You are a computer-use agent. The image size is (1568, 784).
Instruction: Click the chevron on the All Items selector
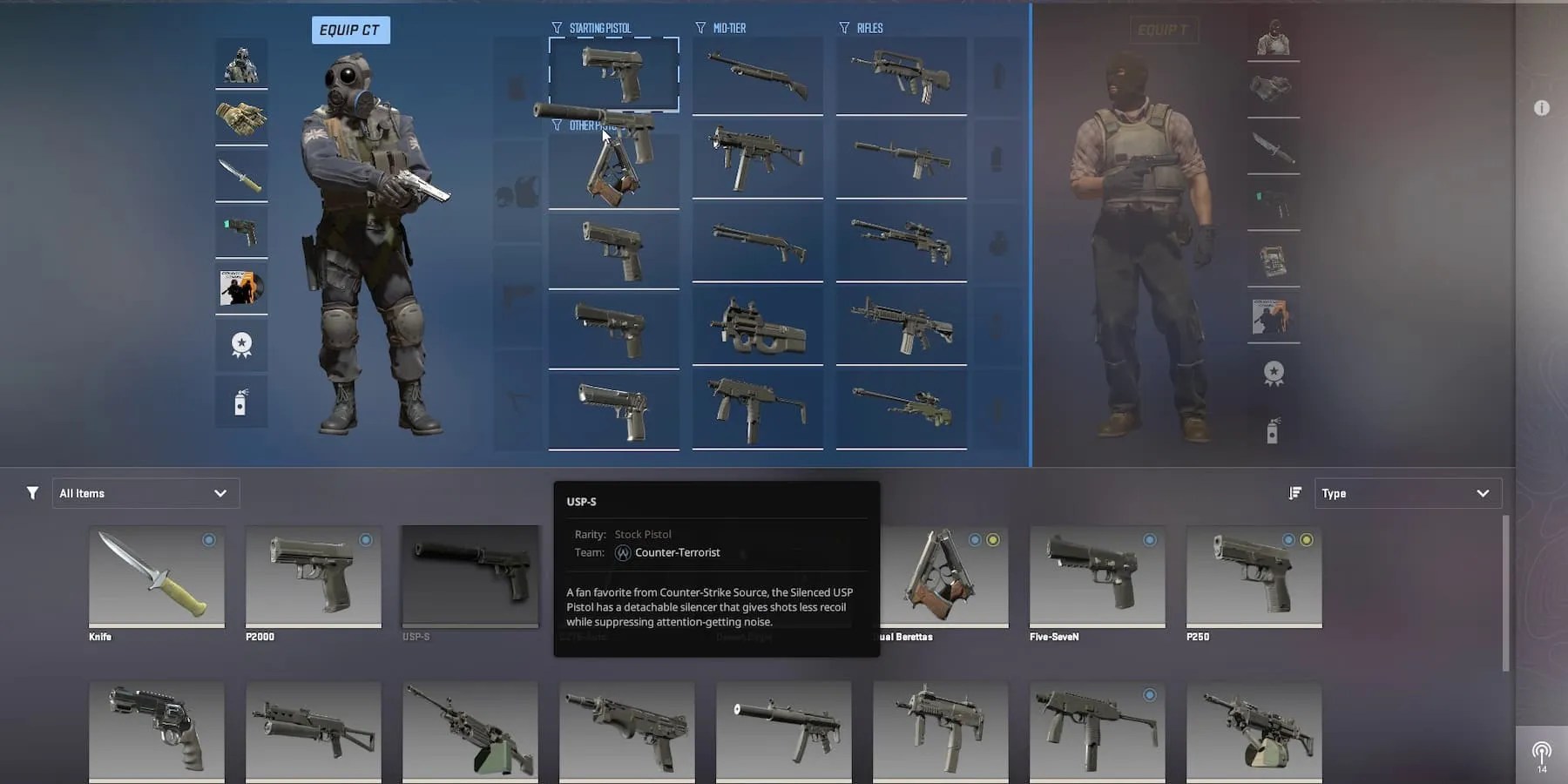tap(220, 492)
